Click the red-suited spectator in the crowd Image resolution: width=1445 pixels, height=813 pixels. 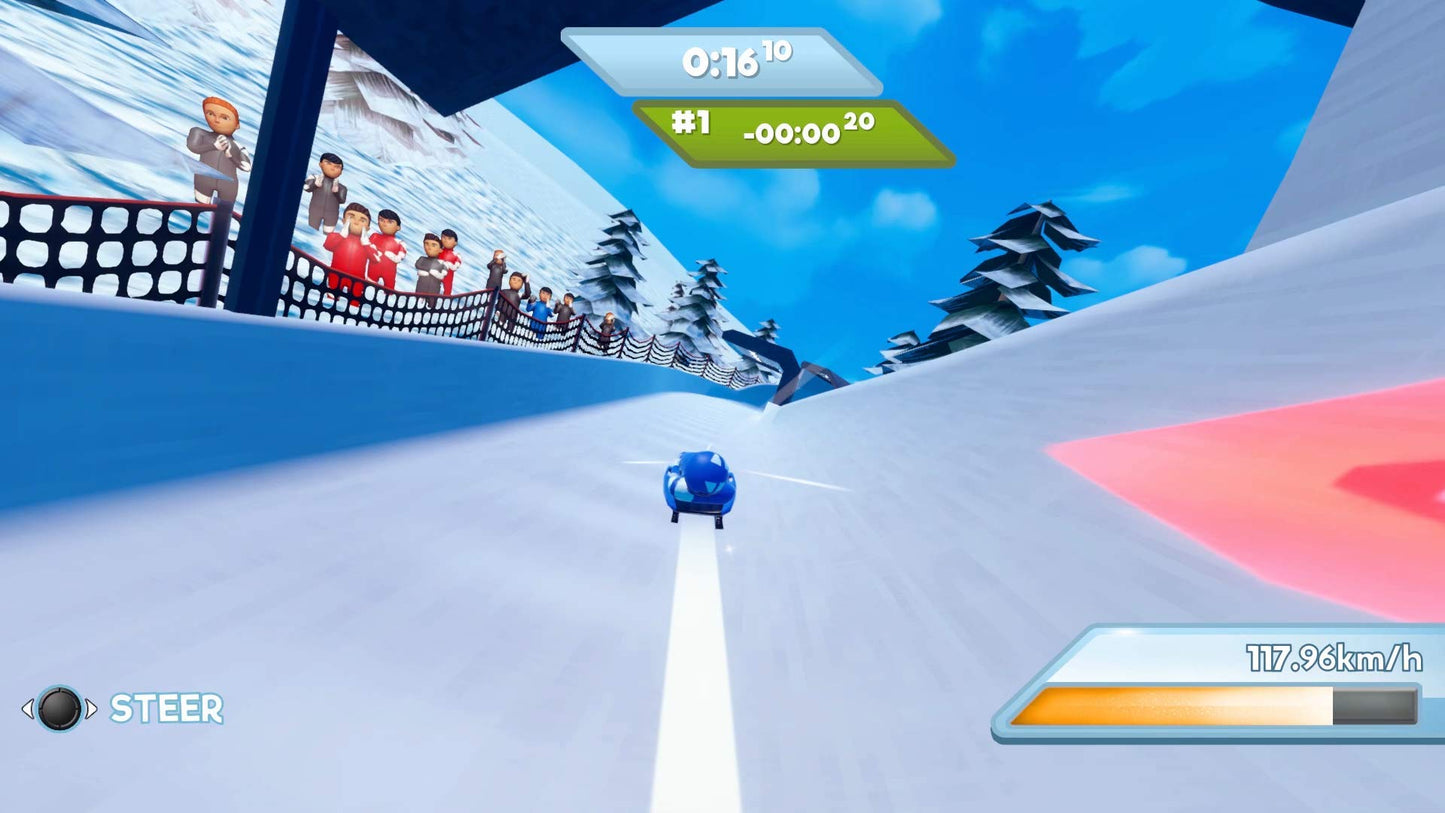coord(354,250)
